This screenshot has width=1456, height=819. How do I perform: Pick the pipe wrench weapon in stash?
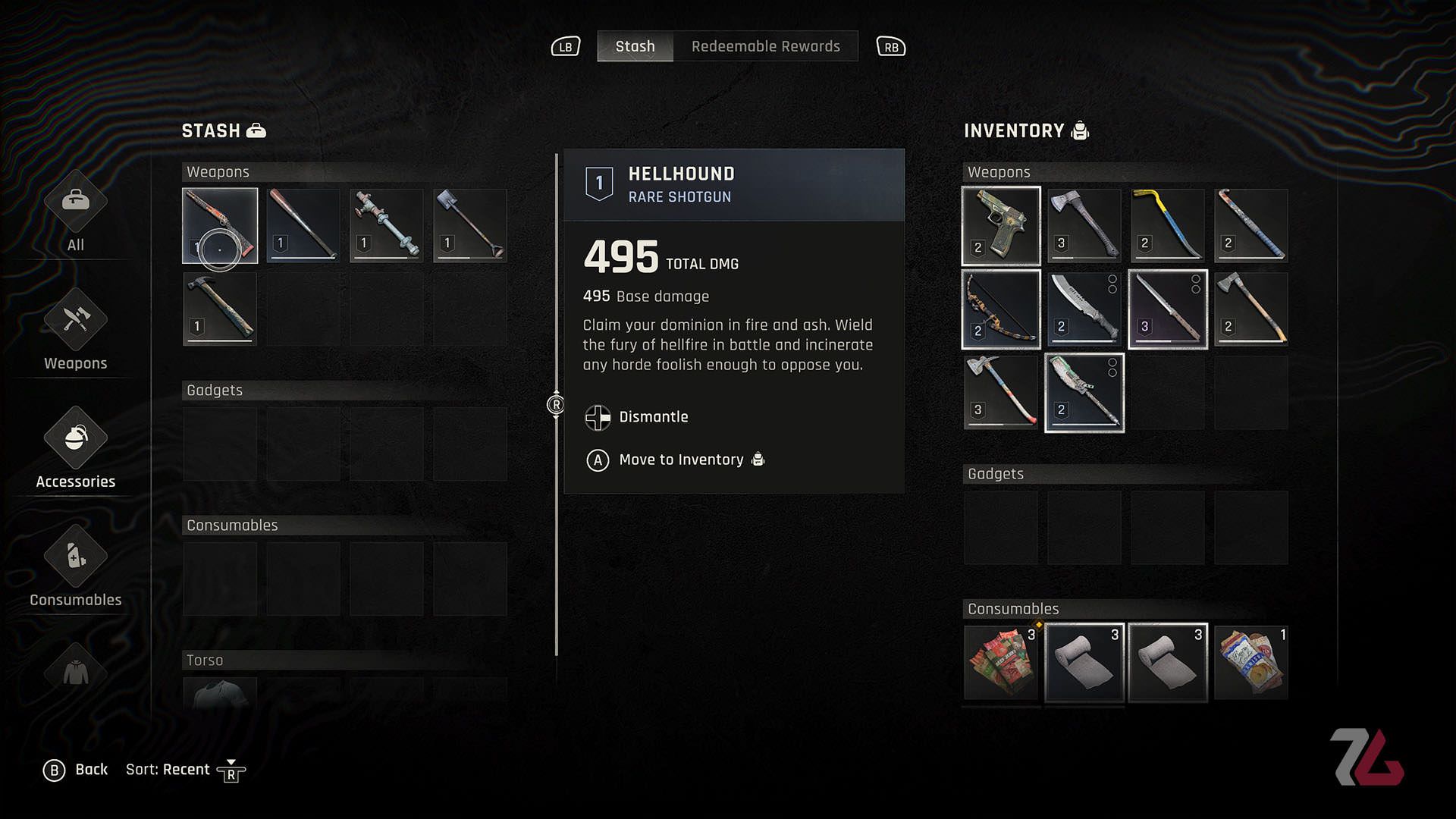pyautogui.click(x=387, y=225)
